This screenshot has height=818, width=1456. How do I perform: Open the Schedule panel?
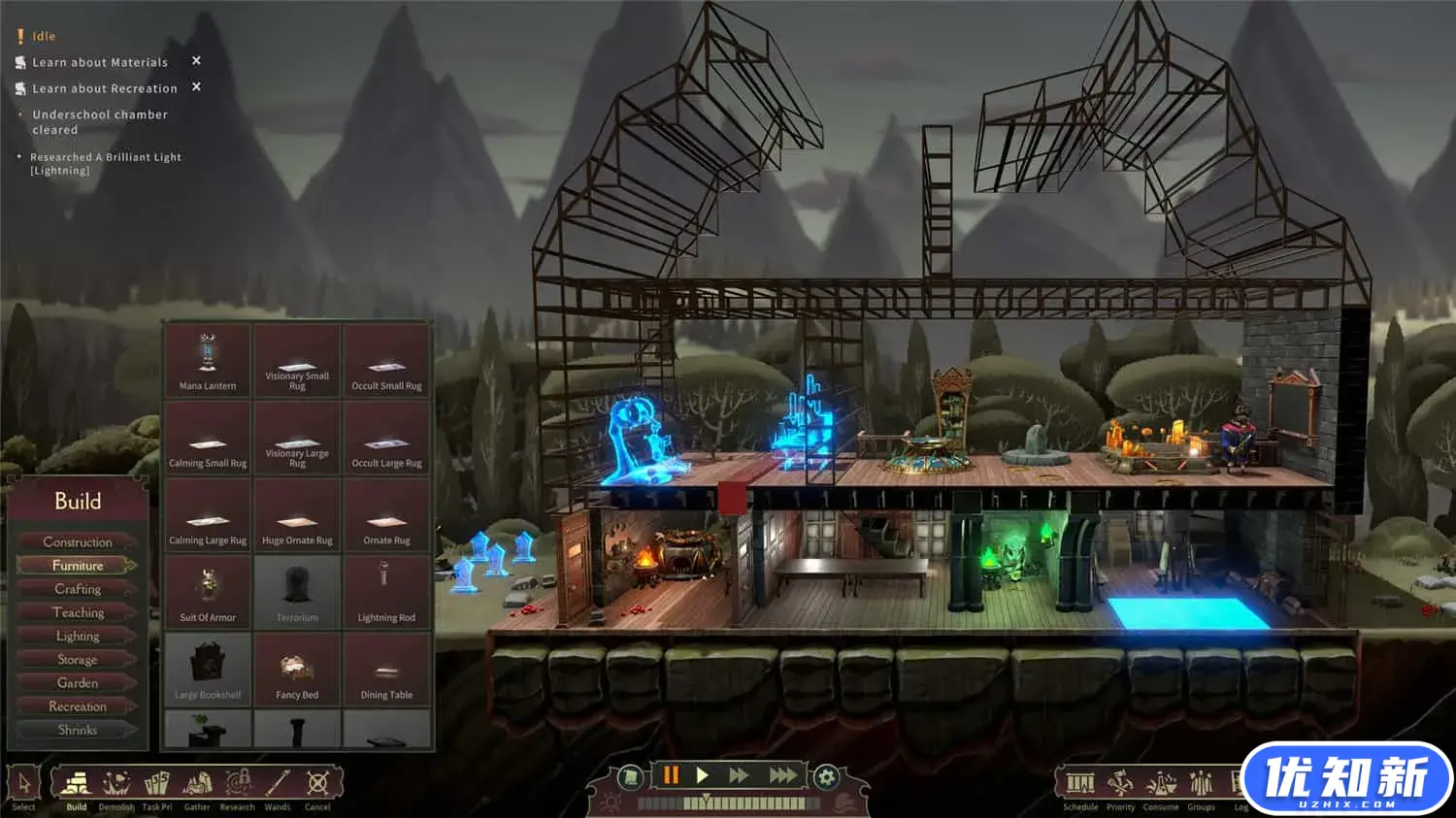tap(1080, 784)
